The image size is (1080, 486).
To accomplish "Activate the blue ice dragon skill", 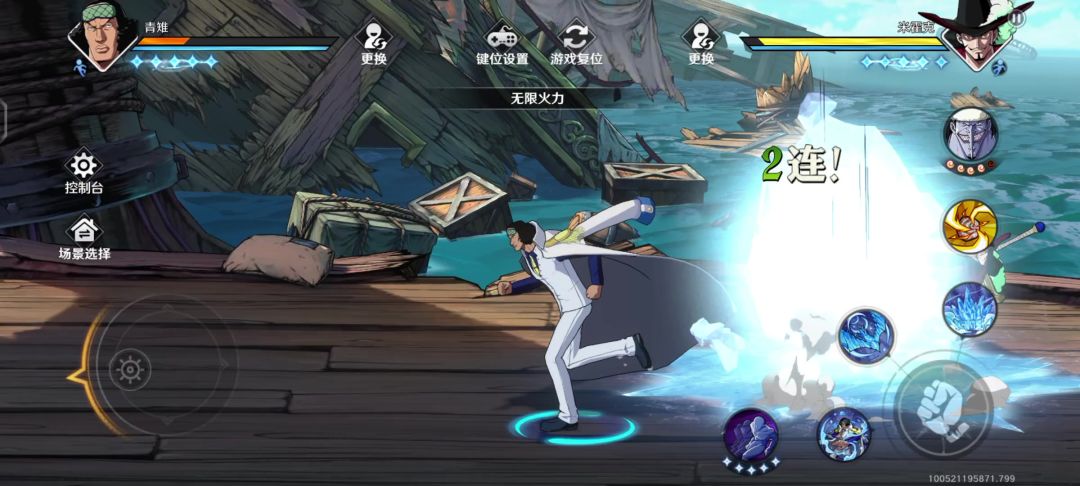I will tap(865, 335).
